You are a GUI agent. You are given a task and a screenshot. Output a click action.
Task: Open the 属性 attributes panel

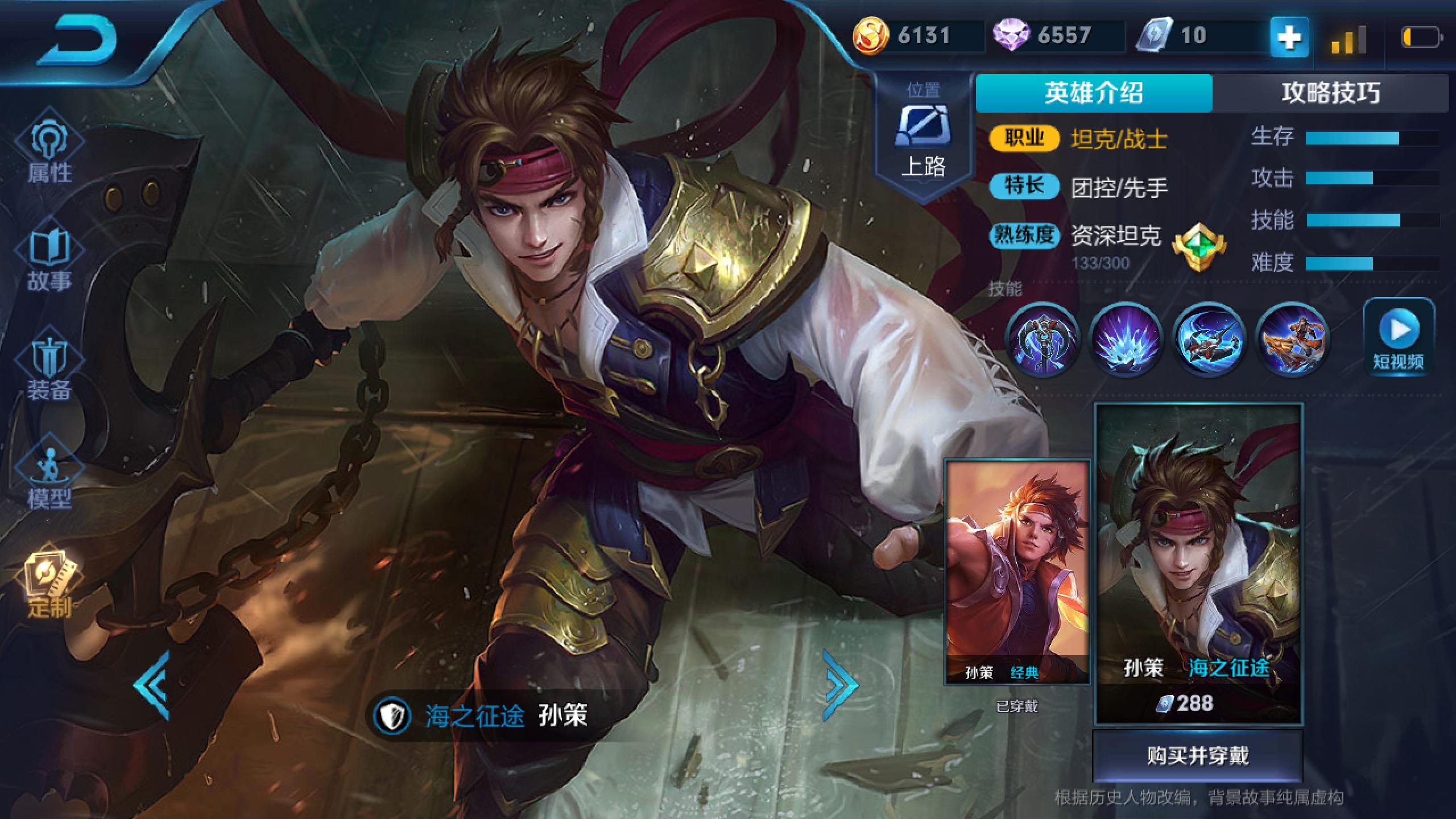[50, 151]
